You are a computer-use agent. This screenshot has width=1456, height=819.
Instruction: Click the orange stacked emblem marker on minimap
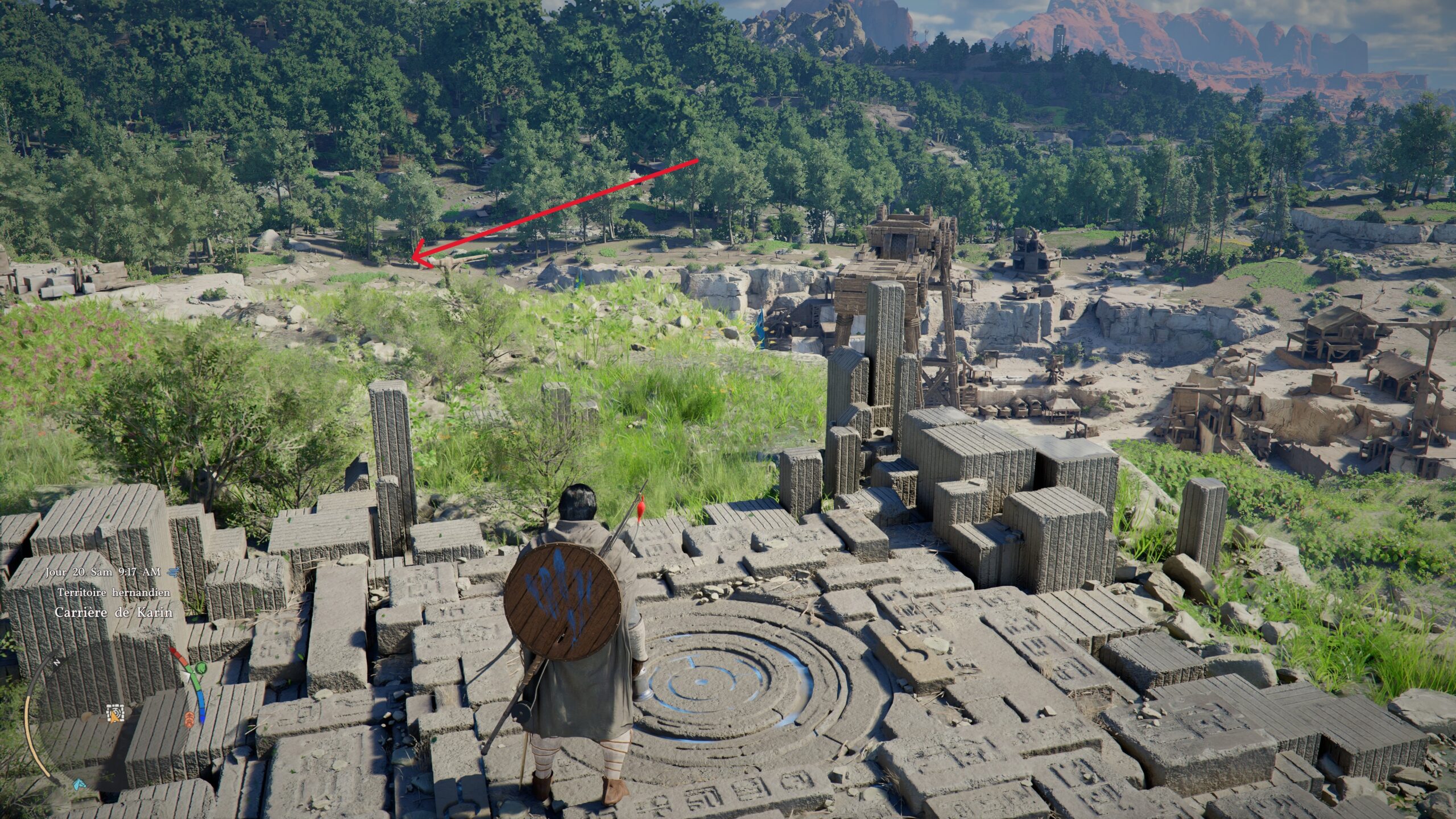[x=189, y=719]
